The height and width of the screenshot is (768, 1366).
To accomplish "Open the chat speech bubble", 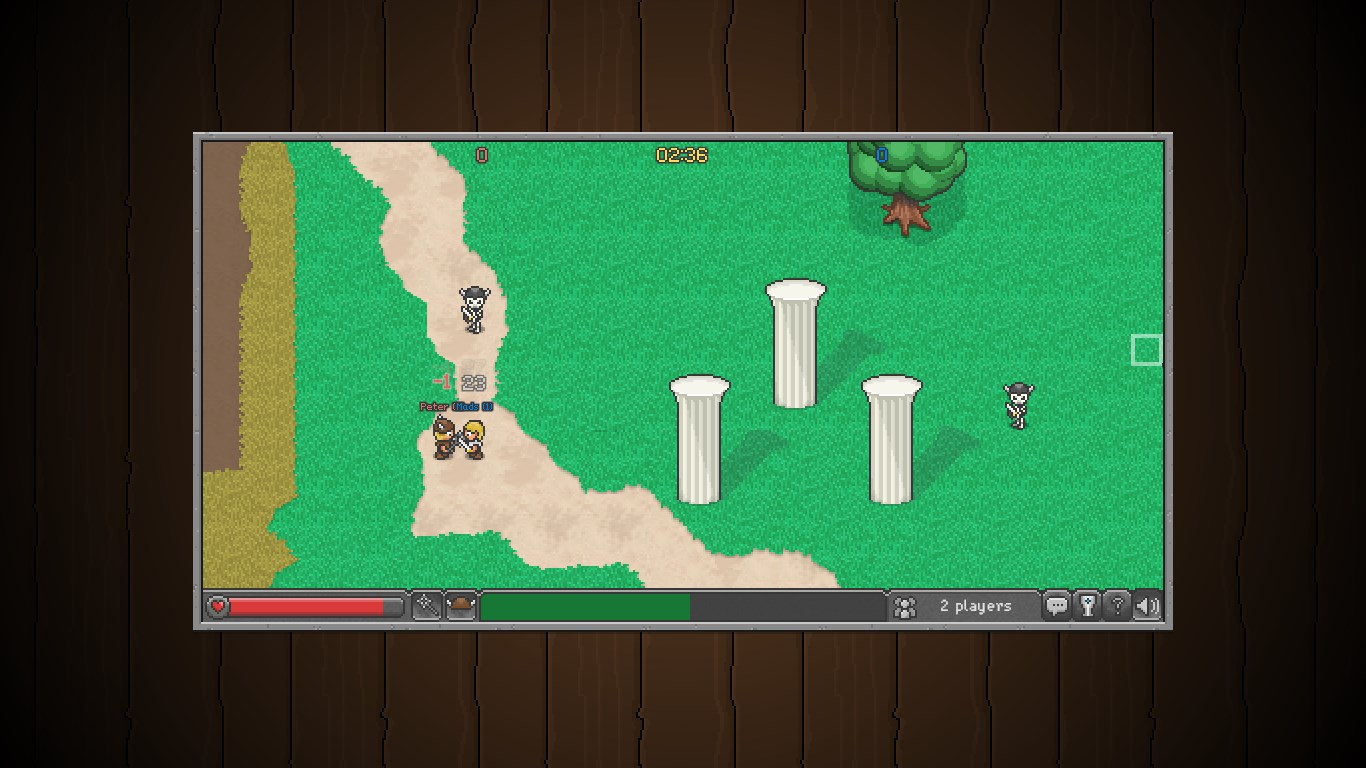I will click(1056, 606).
